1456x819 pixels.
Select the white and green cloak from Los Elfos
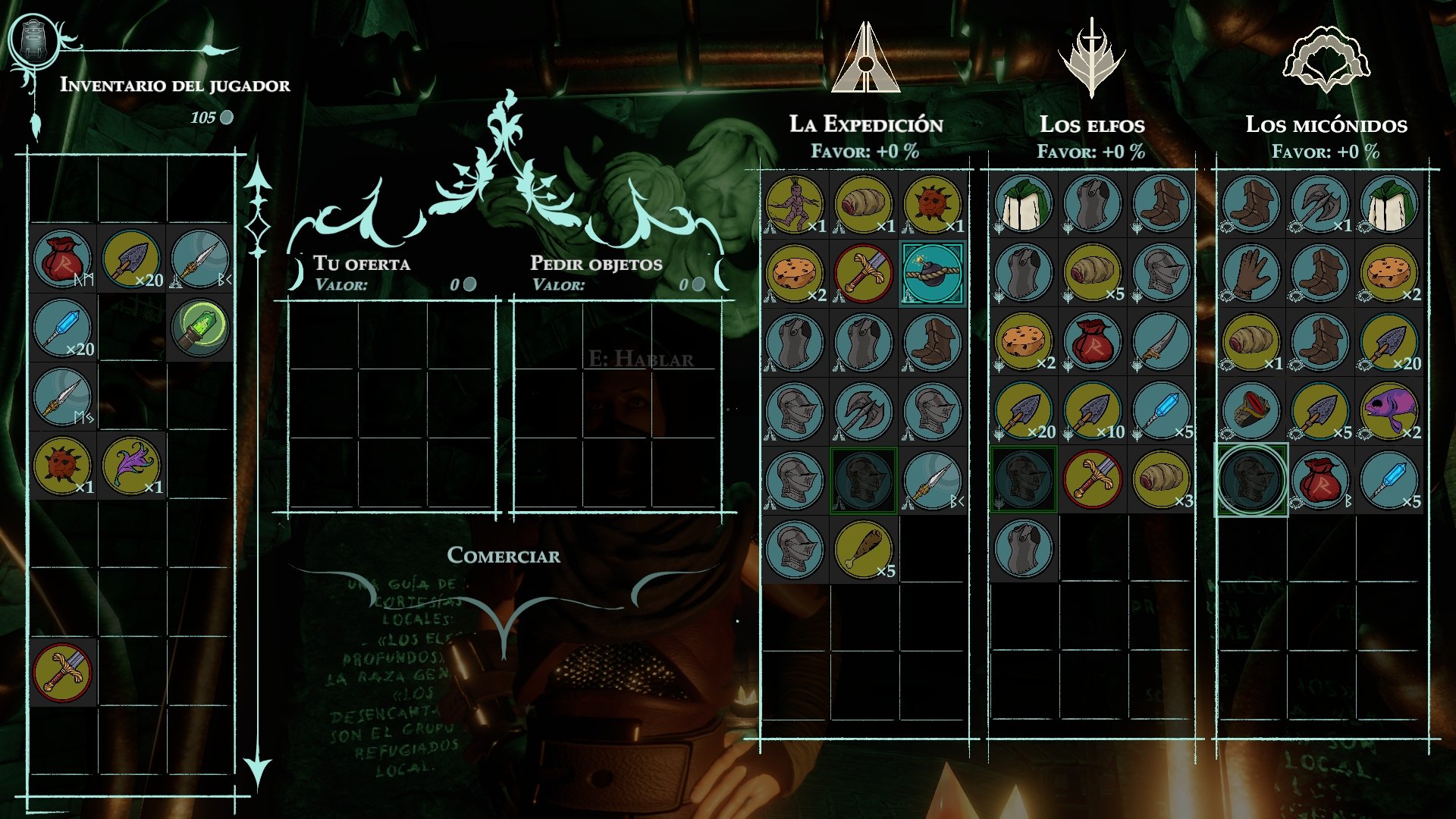[x=1023, y=204]
